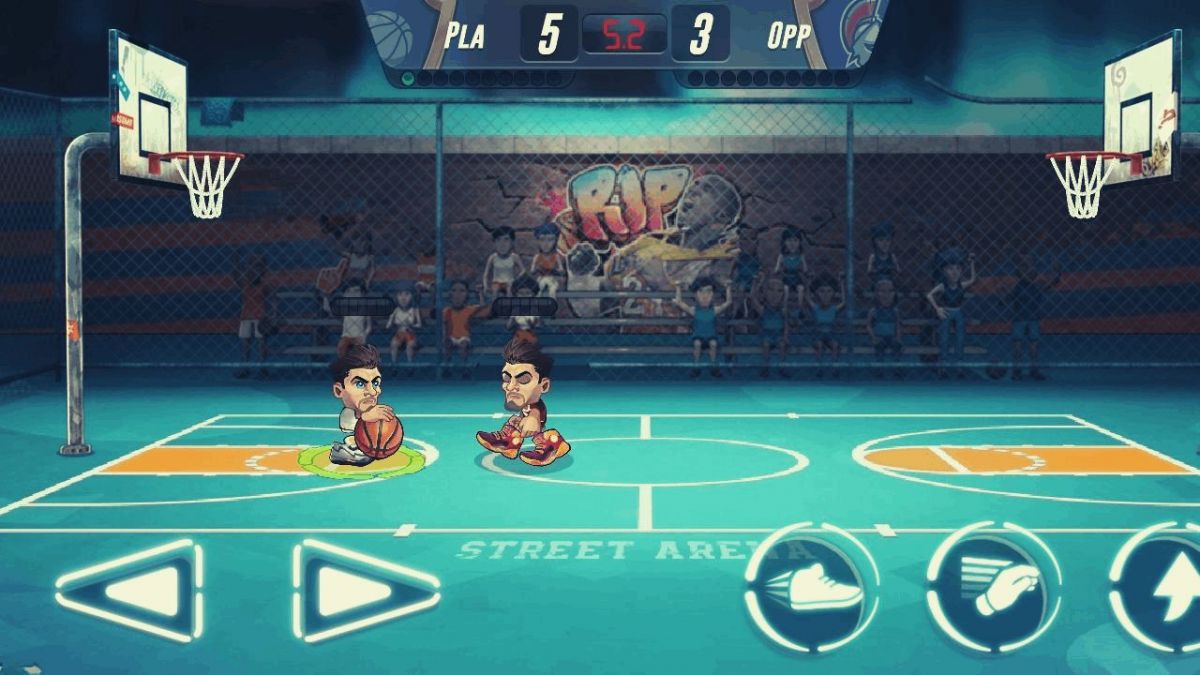1200x675 pixels.
Task: Activate the sneaker dash button
Action: tap(812, 588)
